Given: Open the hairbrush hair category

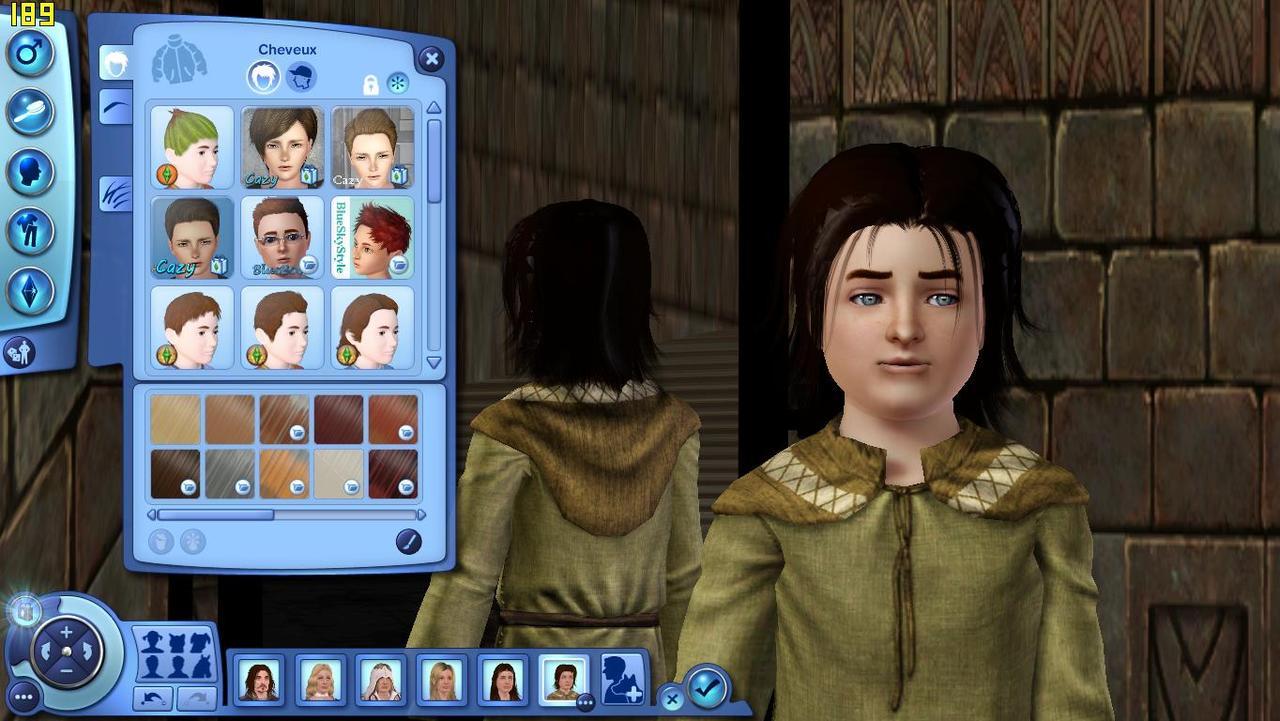Looking at the screenshot, I should tap(30, 111).
